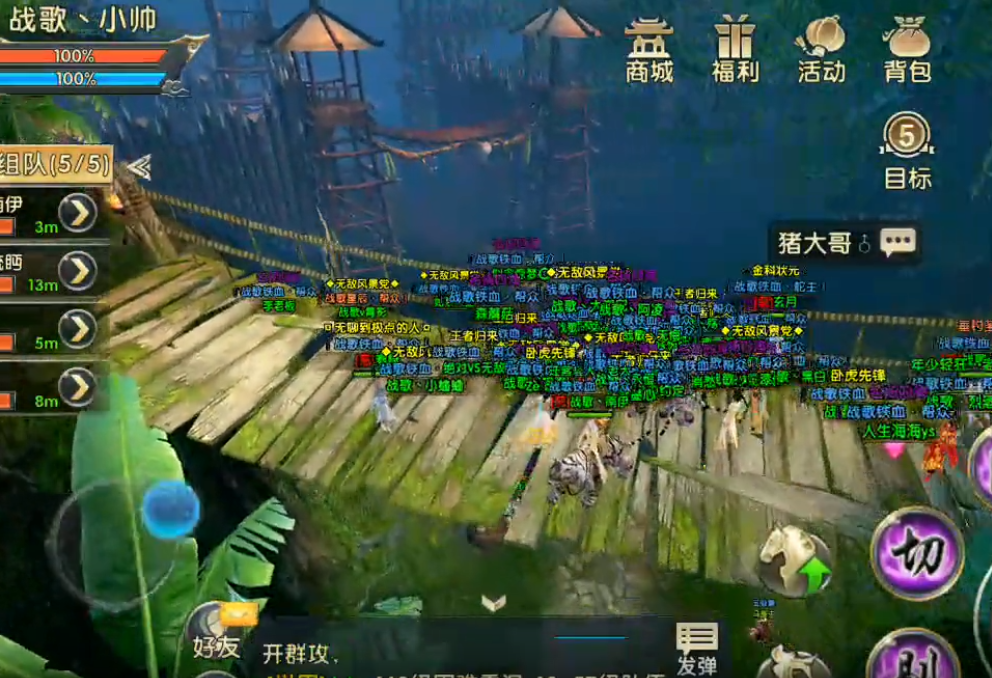Activate the purple 切 skill button
The height and width of the screenshot is (678, 992).
point(916,552)
